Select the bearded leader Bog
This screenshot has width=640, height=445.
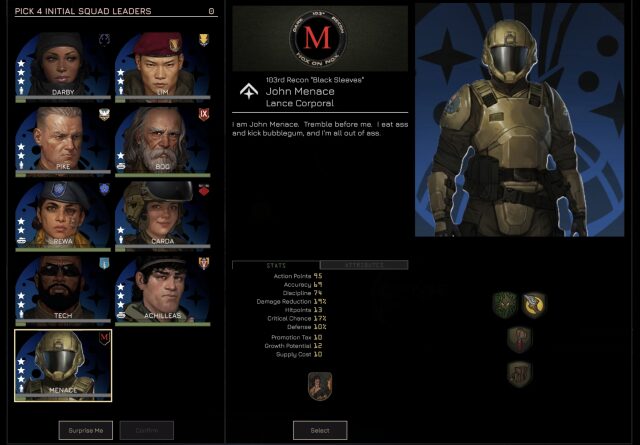click(x=162, y=139)
